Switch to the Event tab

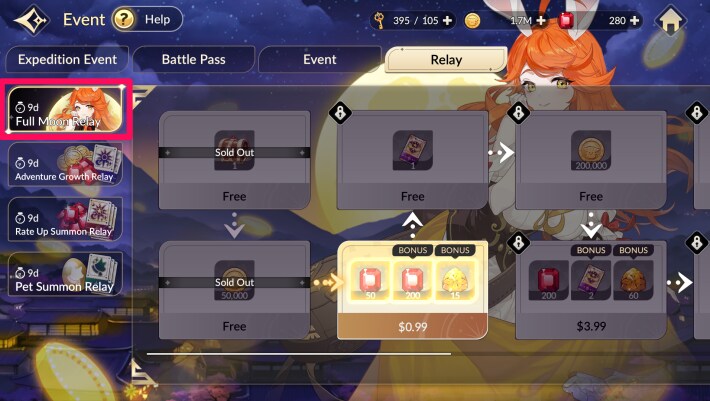(320, 60)
